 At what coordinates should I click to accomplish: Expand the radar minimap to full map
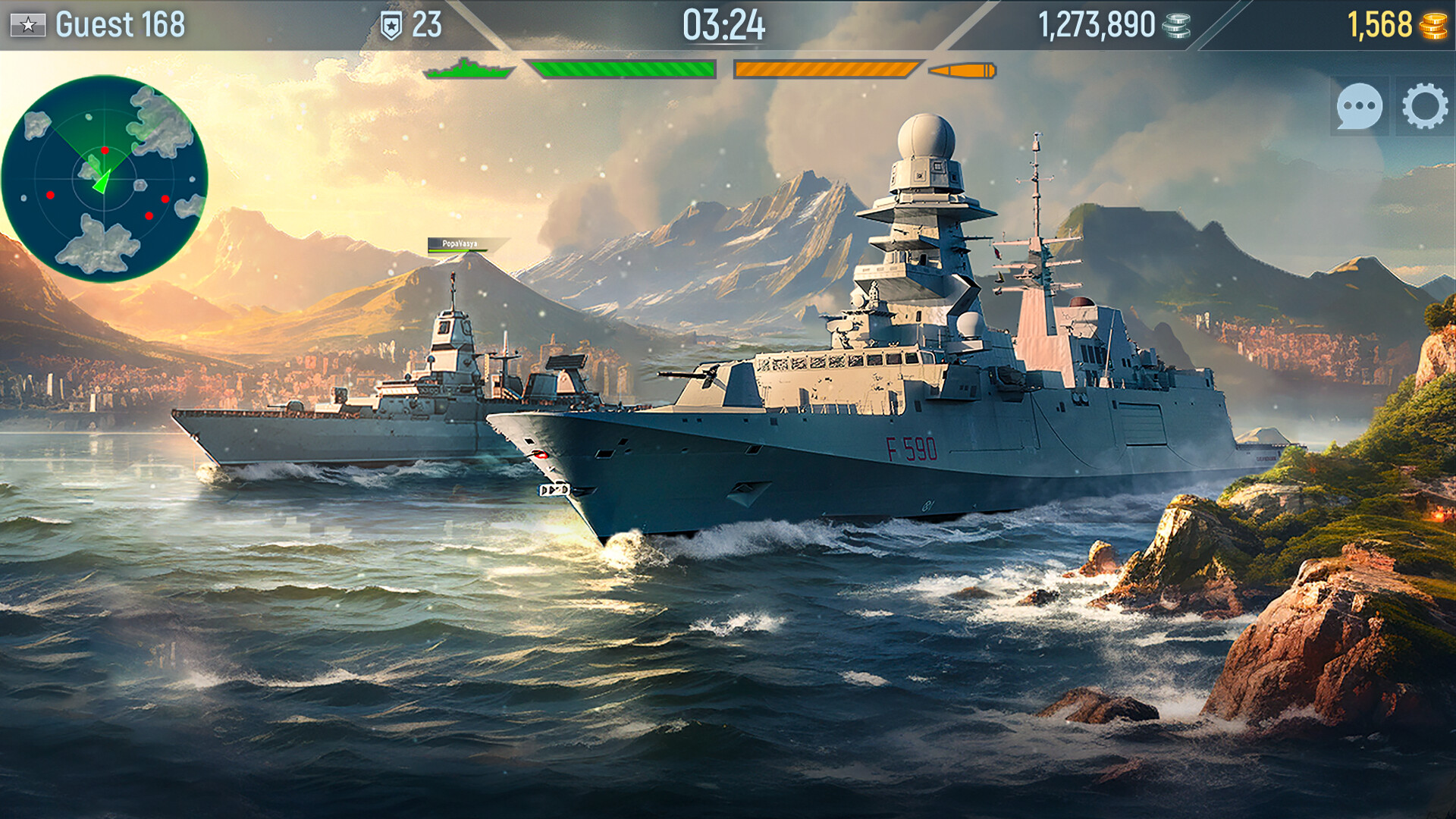[106, 178]
